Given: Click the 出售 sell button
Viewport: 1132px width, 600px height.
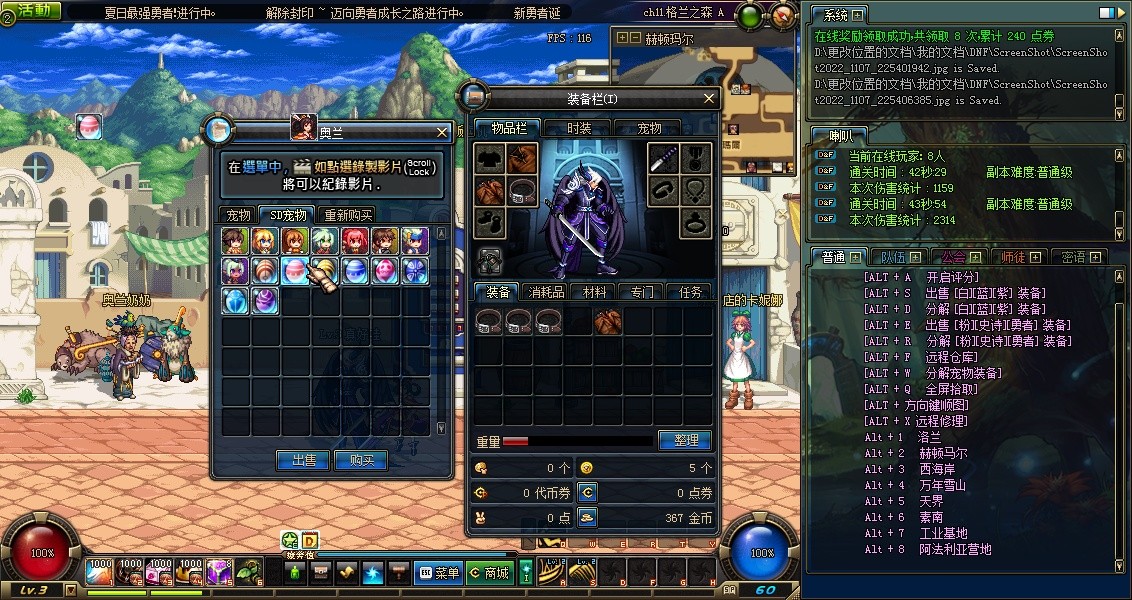Looking at the screenshot, I should point(304,460).
